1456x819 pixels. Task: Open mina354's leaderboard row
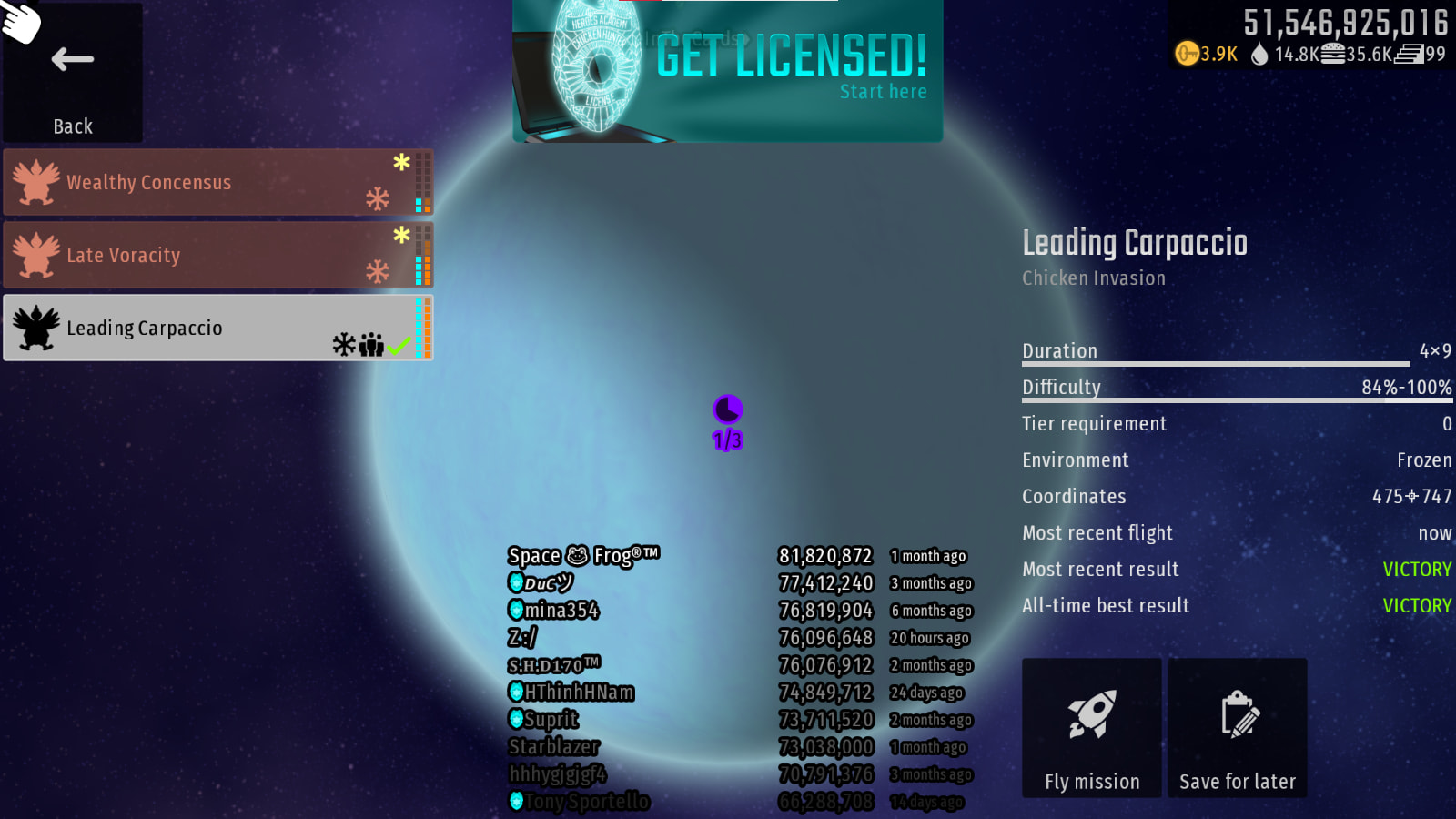553,611
